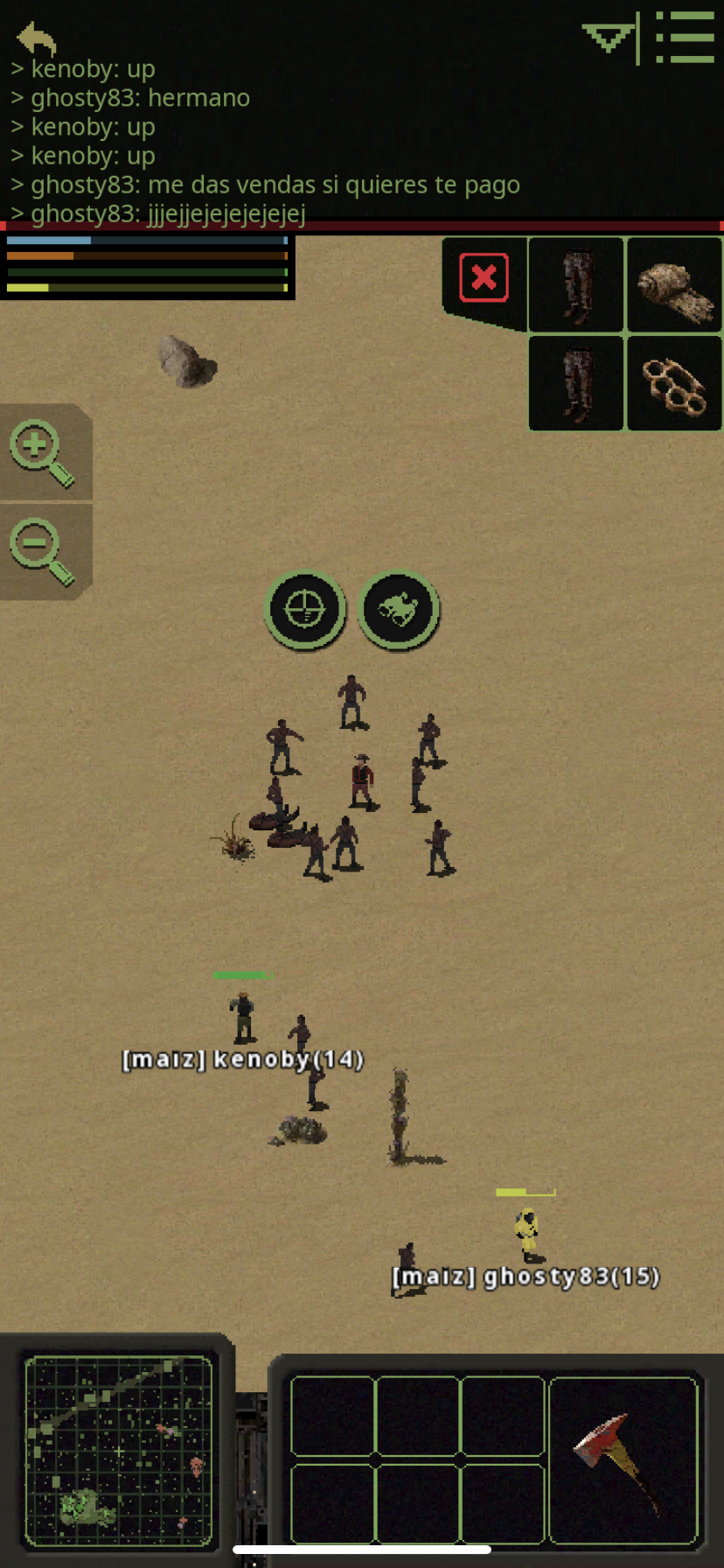Zoom in with the magnifier plus button
The image size is (724, 1568).
click(x=41, y=452)
